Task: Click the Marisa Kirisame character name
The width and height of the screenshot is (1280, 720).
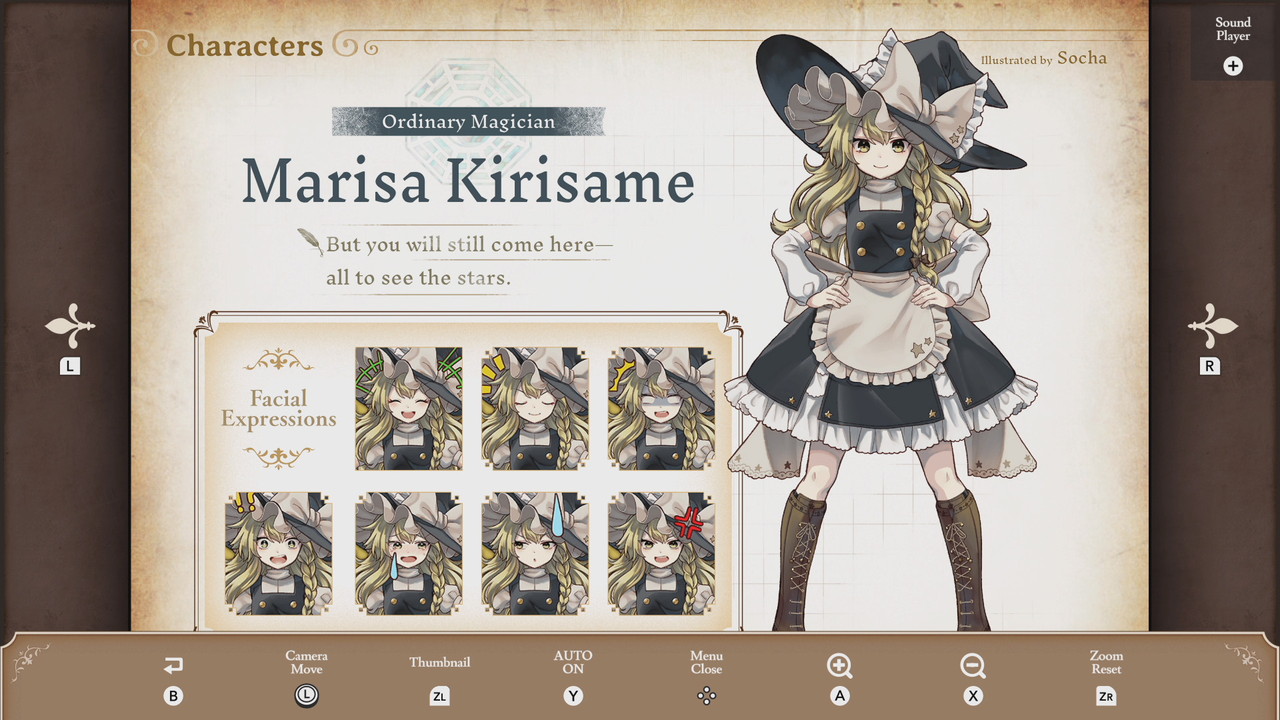Action: pos(470,182)
